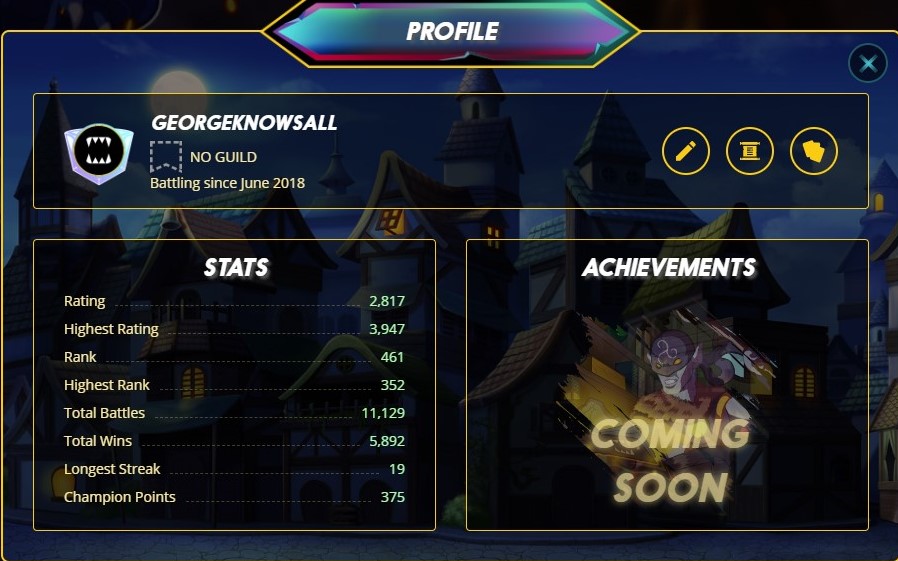This screenshot has width=898, height=561.
Task: Close the Profile window
Action: [867, 64]
